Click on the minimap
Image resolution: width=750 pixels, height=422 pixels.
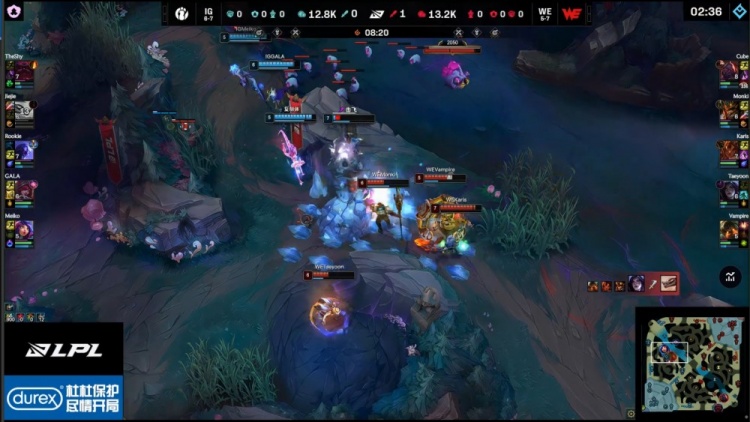coord(690,360)
